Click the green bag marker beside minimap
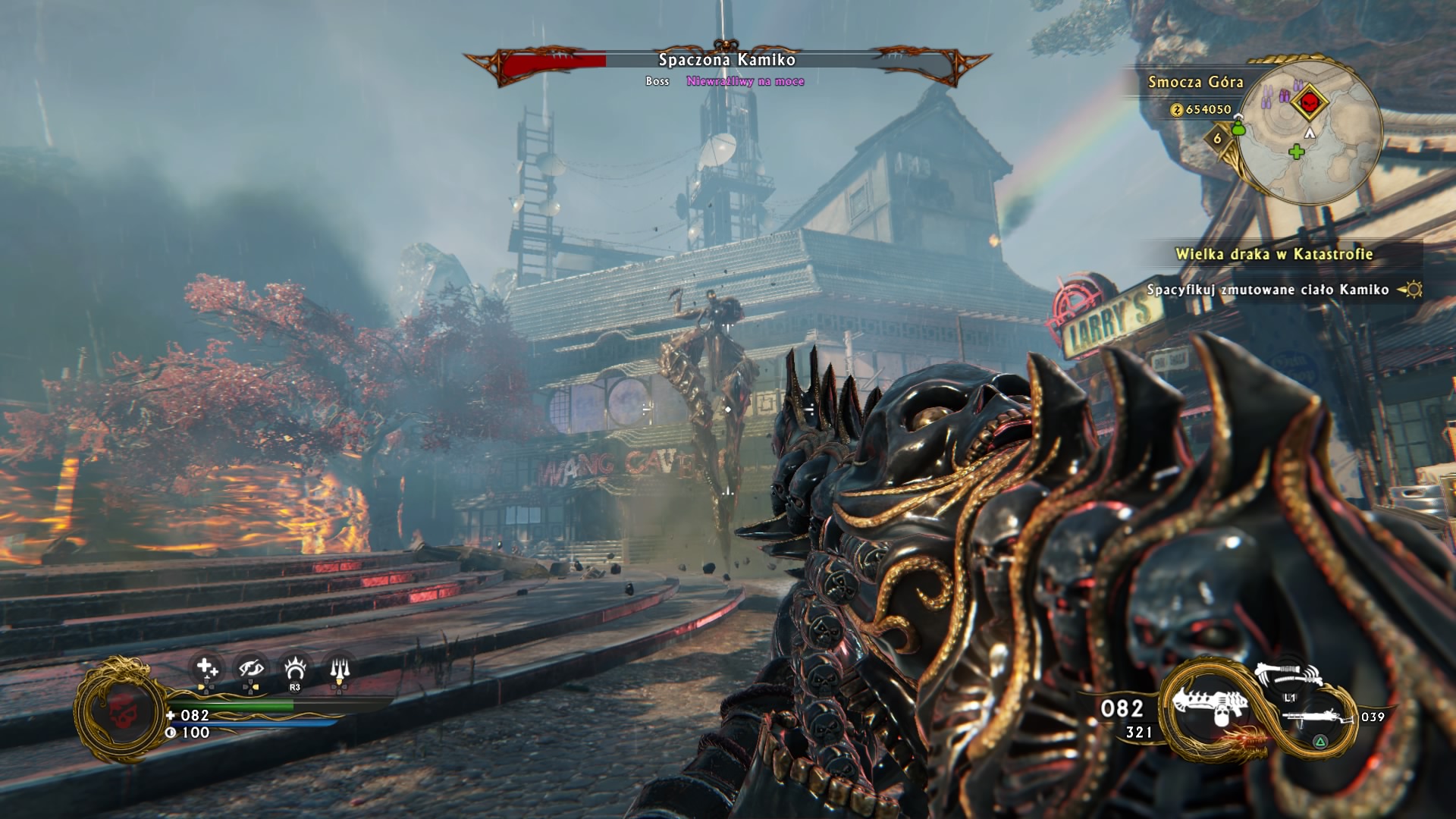The width and height of the screenshot is (1456, 819). 1239,128
